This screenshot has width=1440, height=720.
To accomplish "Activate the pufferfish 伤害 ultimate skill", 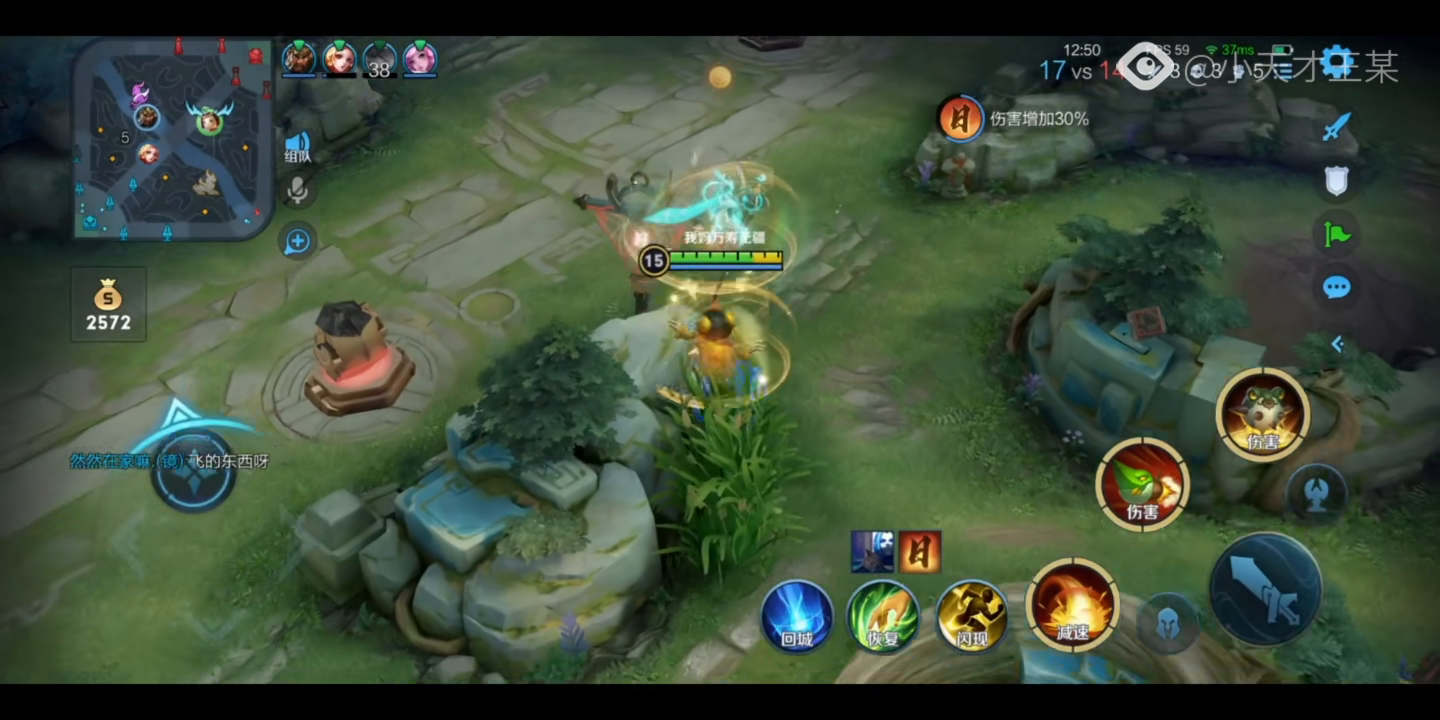I will [1262, 414].
